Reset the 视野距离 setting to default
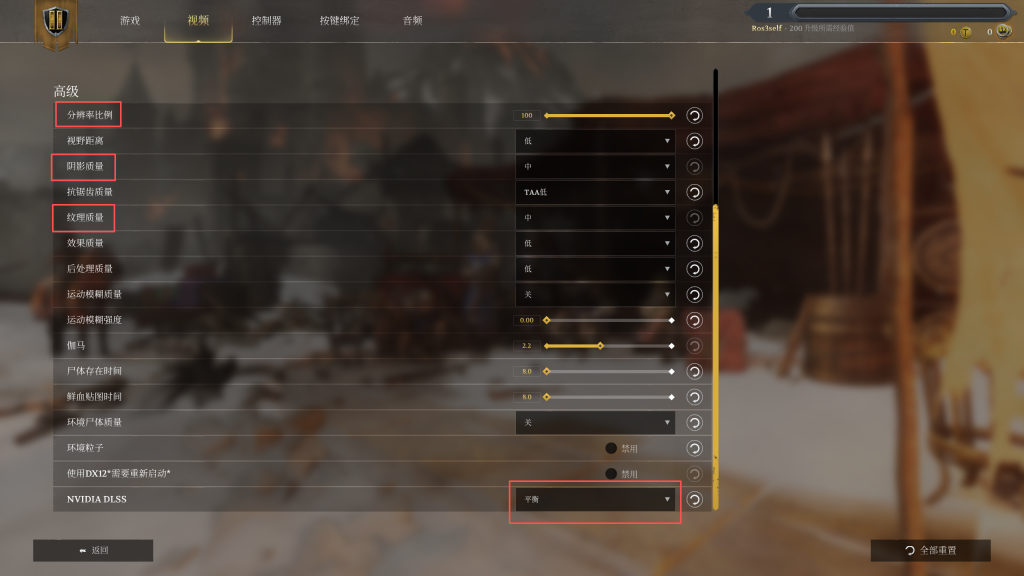Viewport: 1024px width, 576px height. (x=694, y=141)
